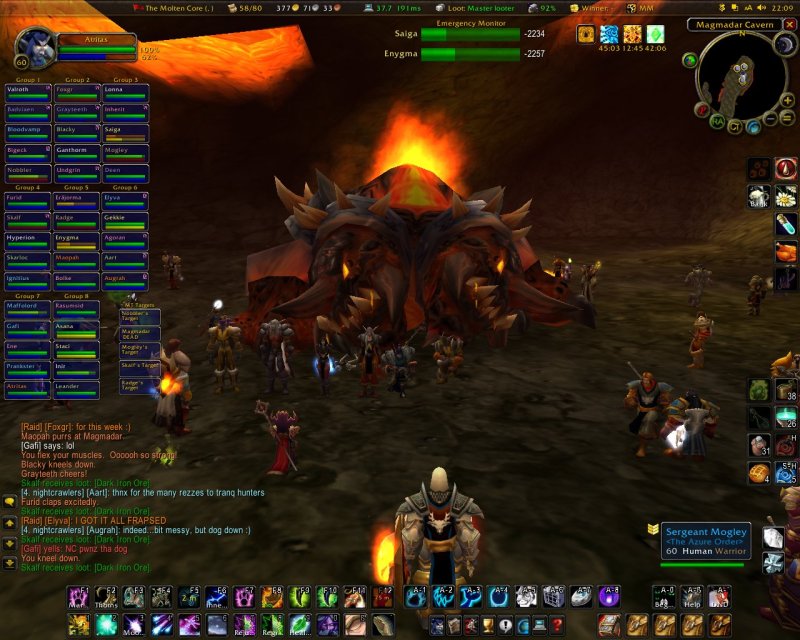800x640 pixels.
Task: Click the RA button on the minimap
Action: point(718,121)
